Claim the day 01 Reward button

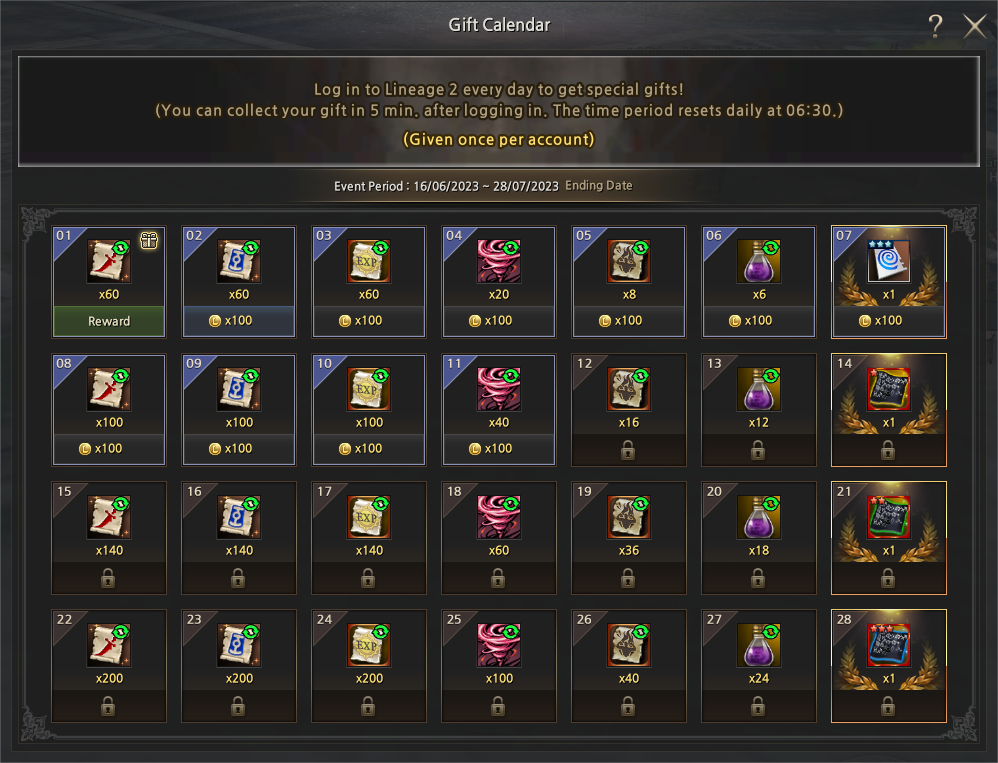click(x=109, y=321)
